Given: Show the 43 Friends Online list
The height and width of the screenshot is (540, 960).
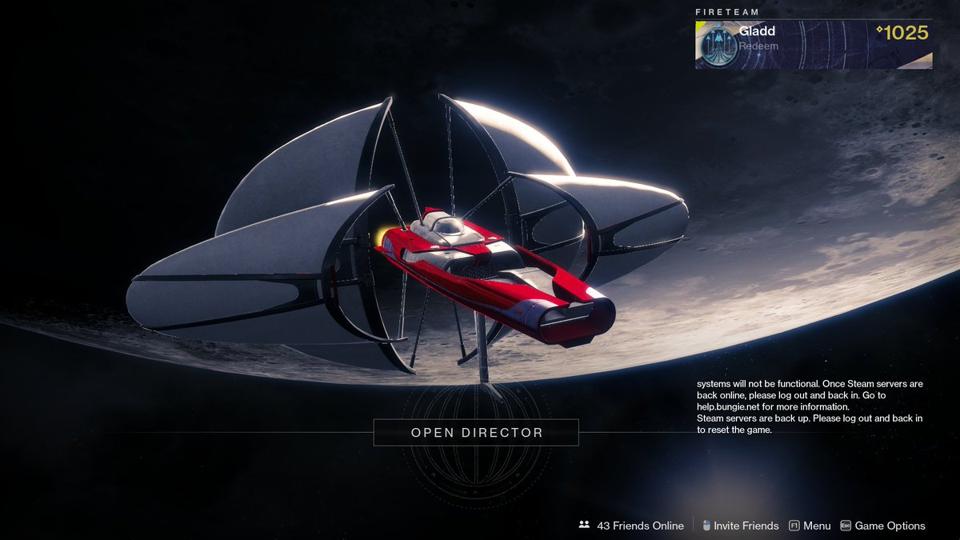Looking at the screenshot, I should [631, 525].
